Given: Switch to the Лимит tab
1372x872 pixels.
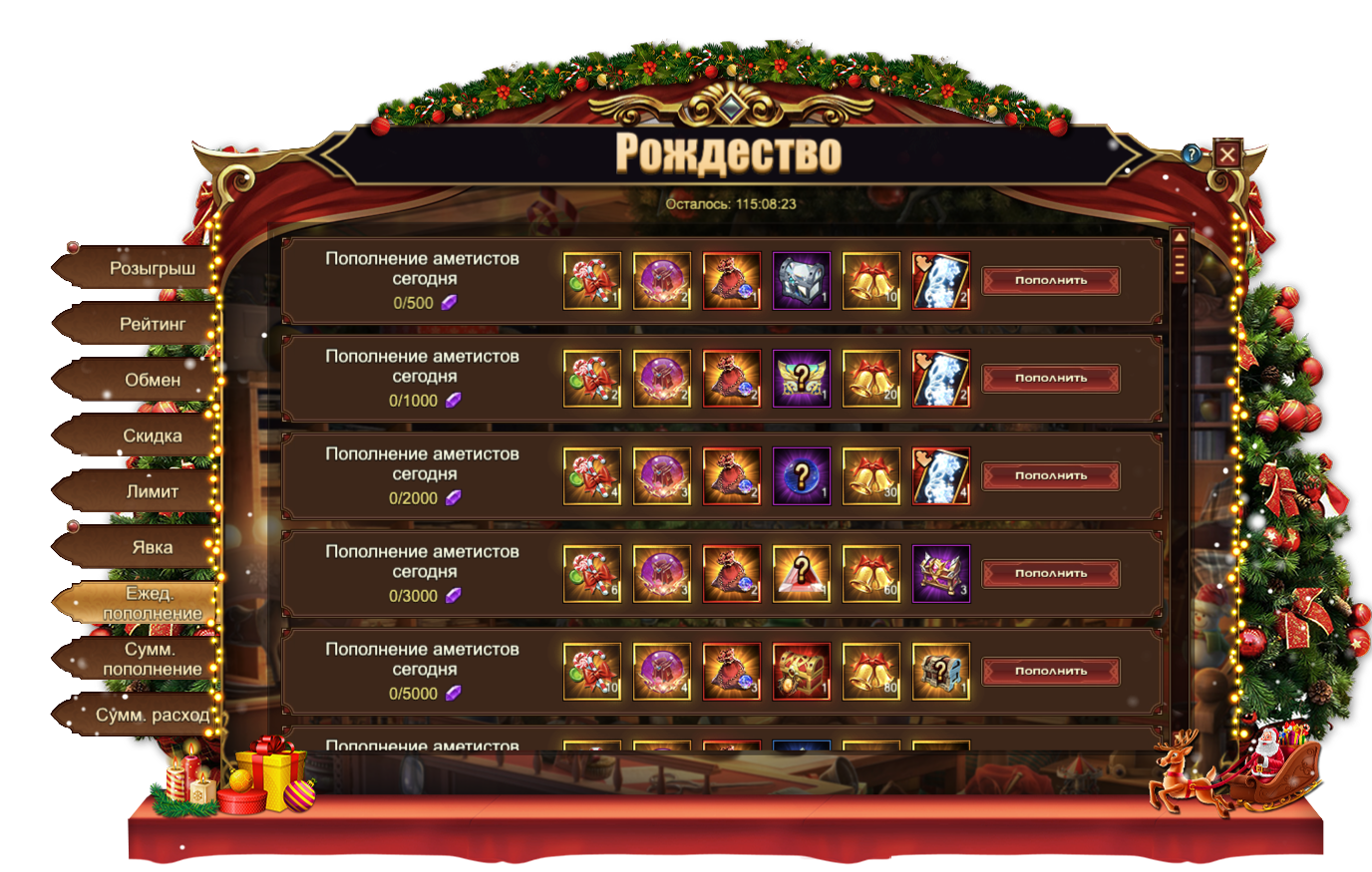Looking at the screenshot, I should [152, 492].
